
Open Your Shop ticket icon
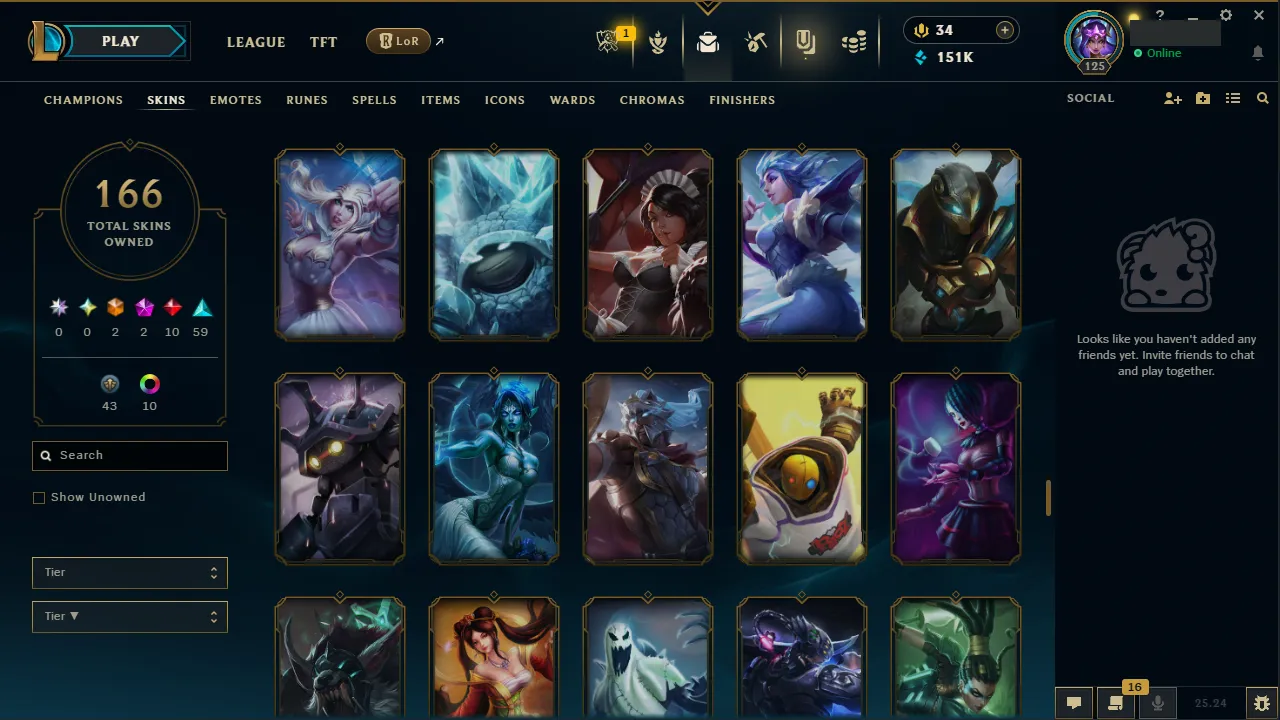click(x=806, y=41)
